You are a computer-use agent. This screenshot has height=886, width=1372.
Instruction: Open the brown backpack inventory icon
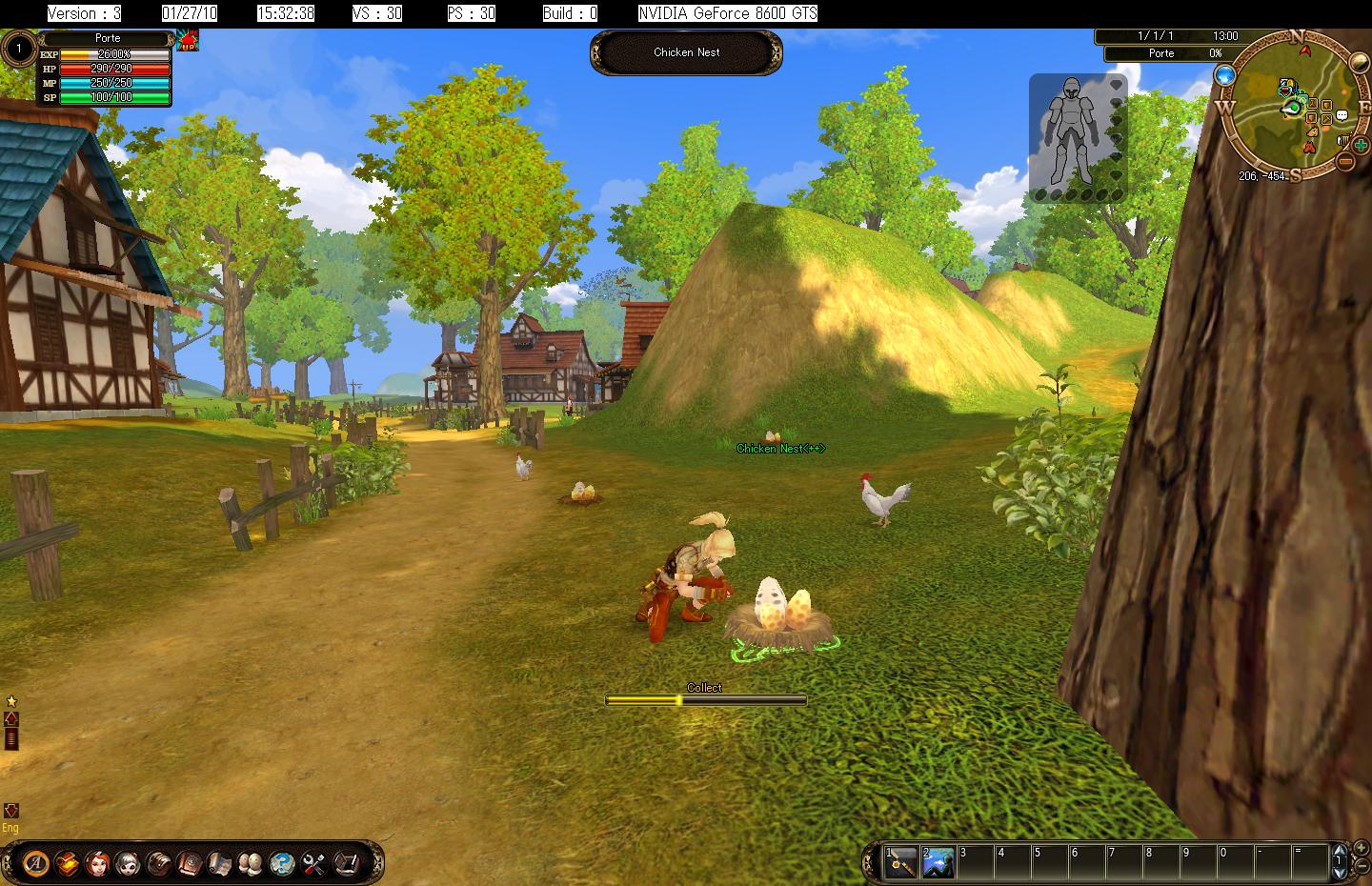point(159,863)
